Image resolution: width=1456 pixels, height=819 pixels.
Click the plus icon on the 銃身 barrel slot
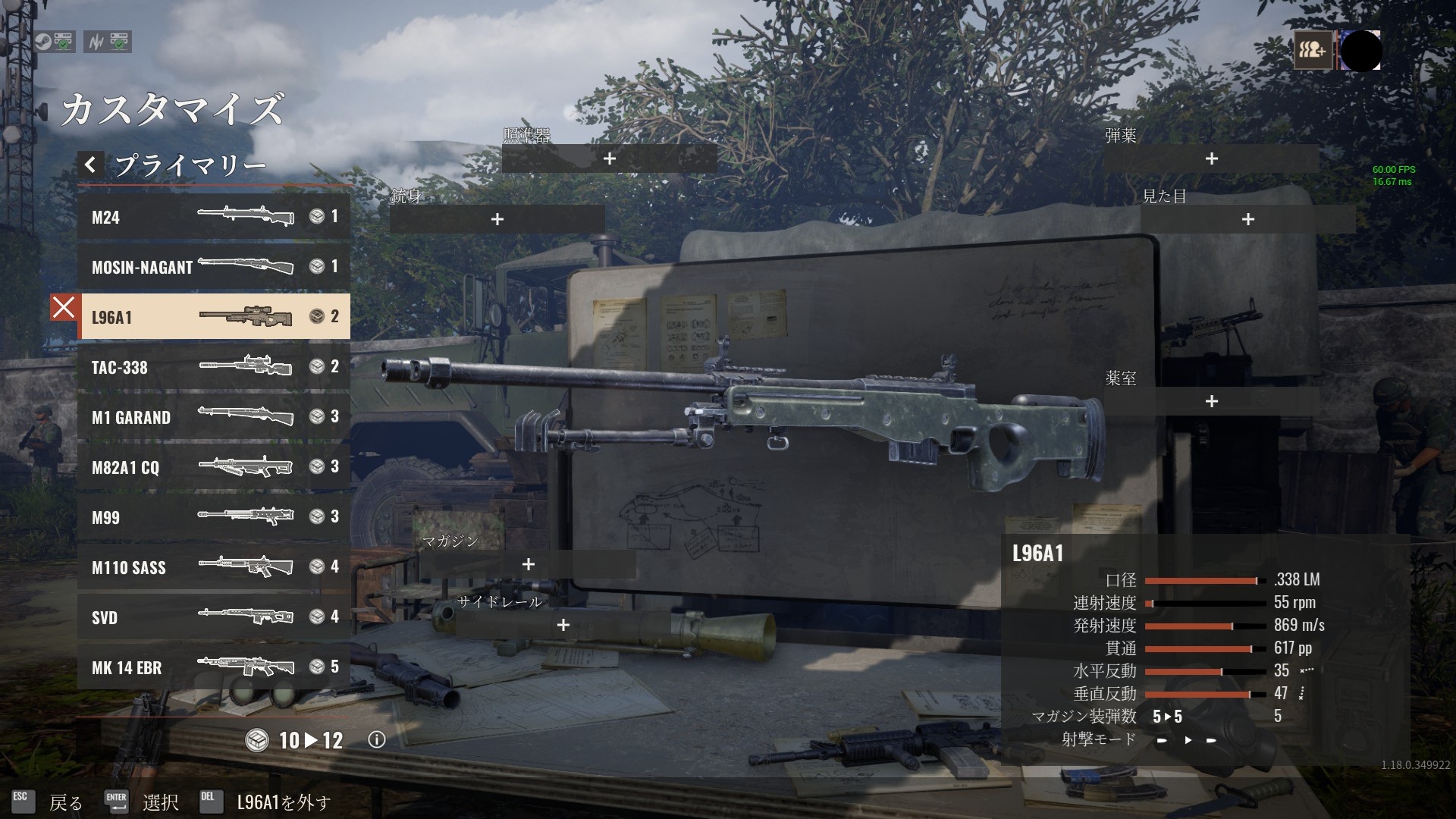pyautogui.click(x=497, y=219)
